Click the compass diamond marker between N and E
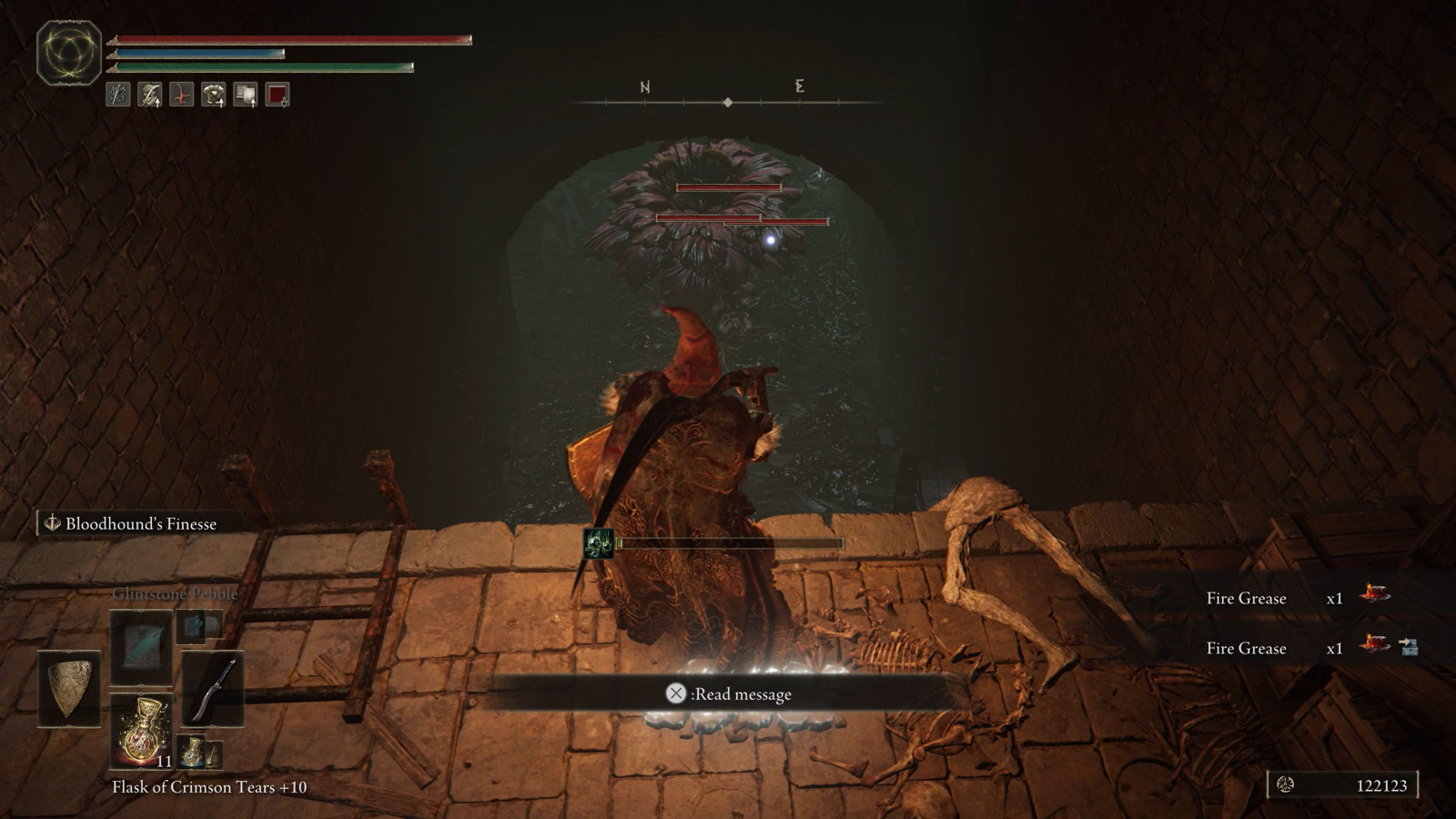The height and width of the screenshot is (819, 1456). (728, 103)
